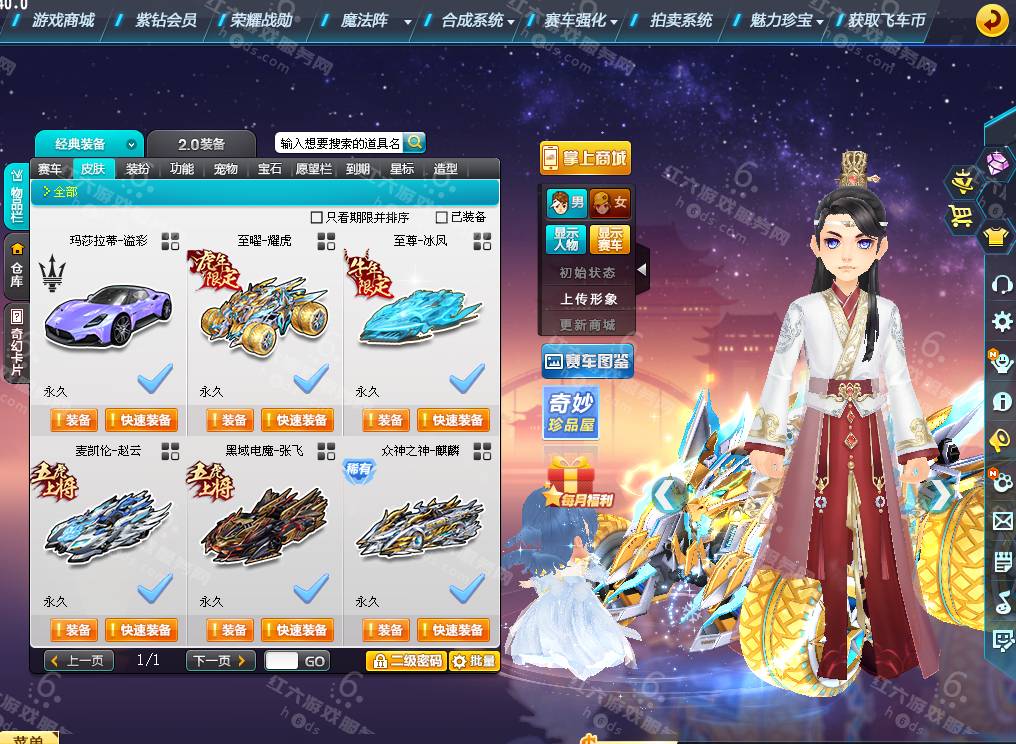Switch to the 2.0装备 tab

(x=202, y=144)
